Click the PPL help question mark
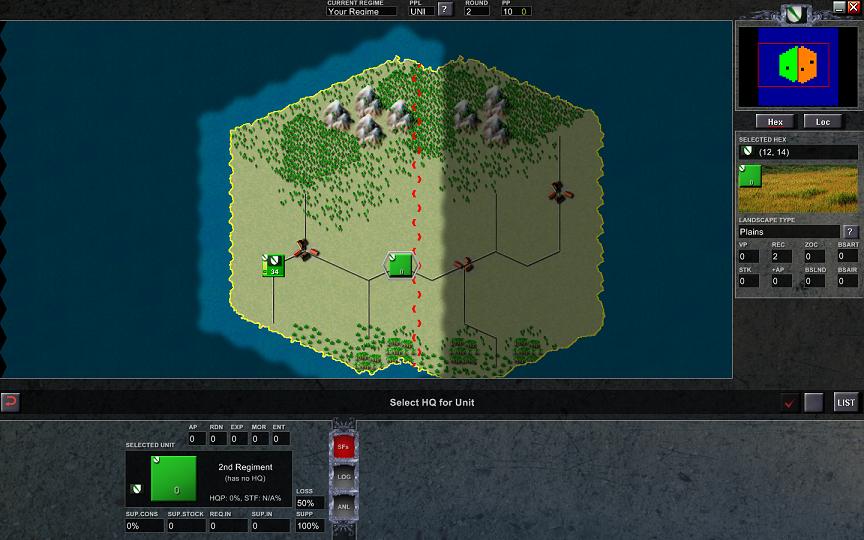Viewport: 864px width, 540px height. 445,10
